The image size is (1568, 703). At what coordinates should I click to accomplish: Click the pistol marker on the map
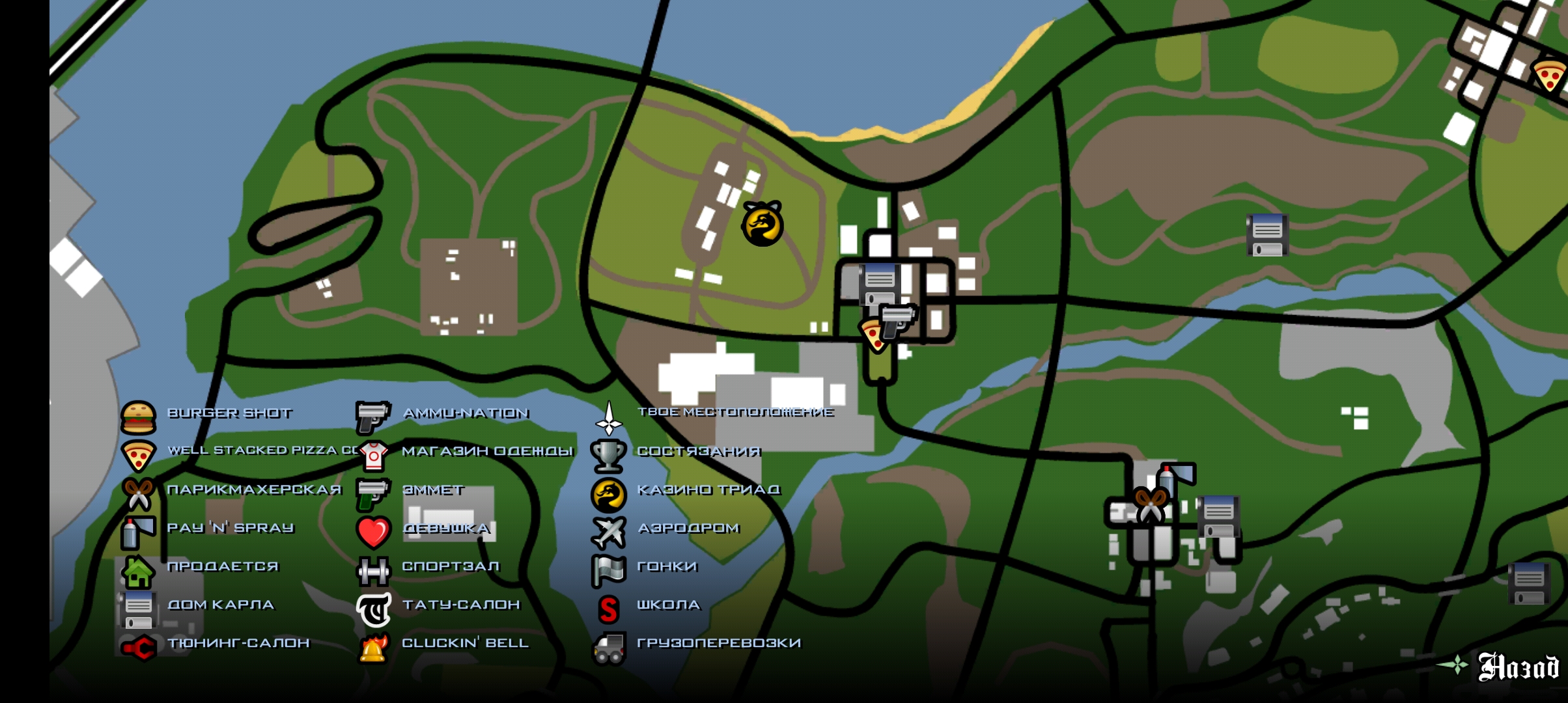[x=898, y=320]
